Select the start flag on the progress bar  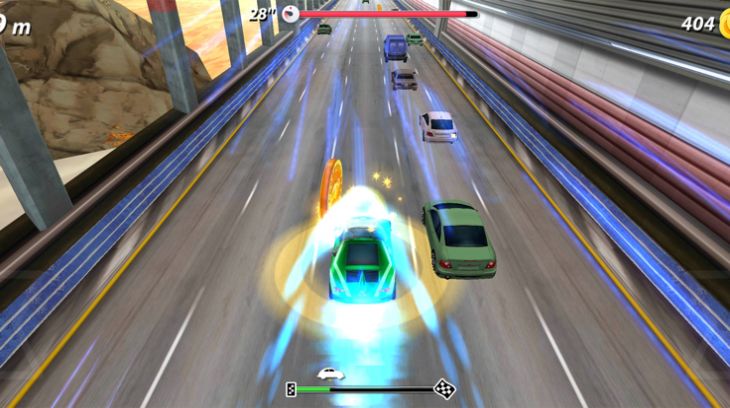291,389
